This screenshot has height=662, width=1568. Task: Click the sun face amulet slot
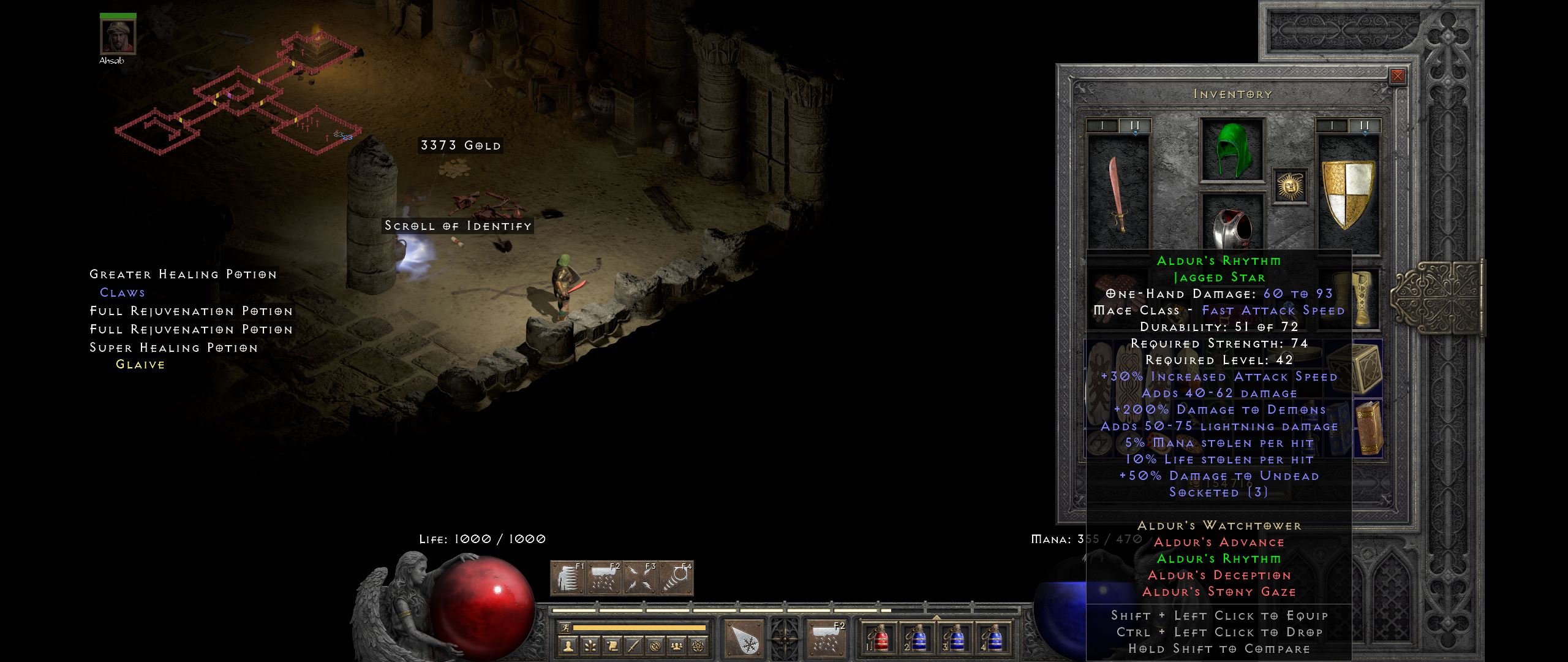1289,186
